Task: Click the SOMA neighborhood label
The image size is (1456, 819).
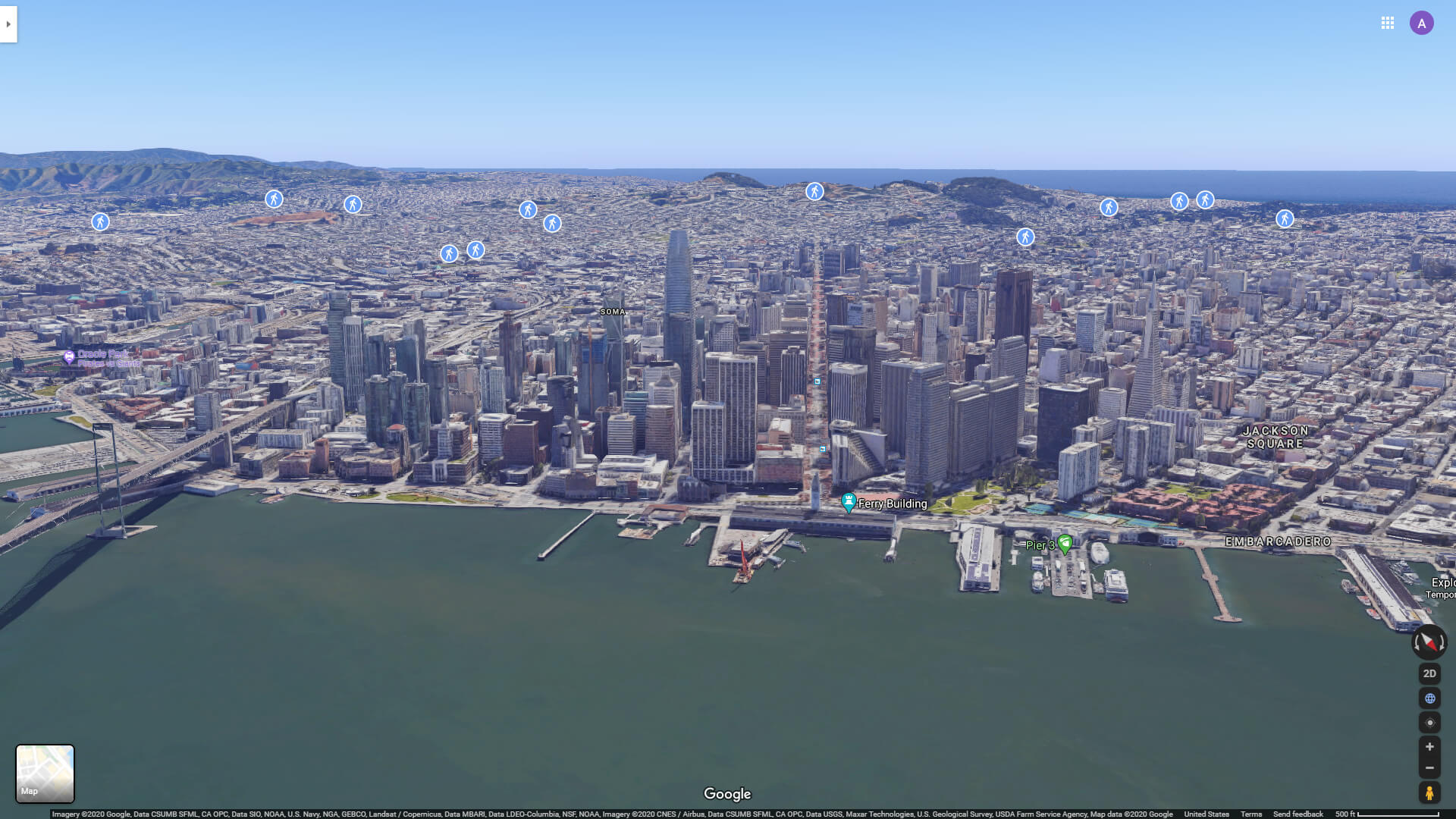Action: (611, 311)
